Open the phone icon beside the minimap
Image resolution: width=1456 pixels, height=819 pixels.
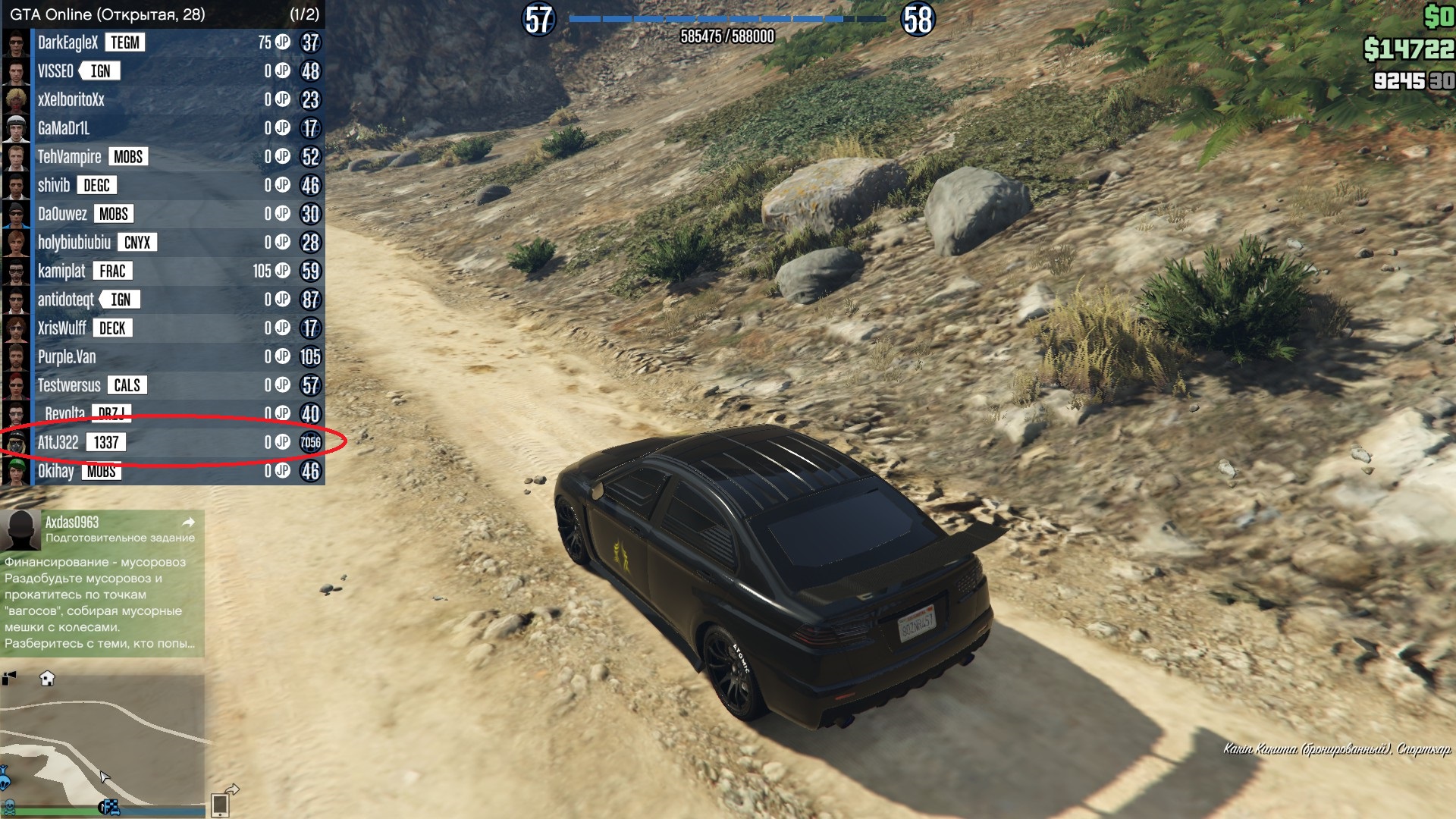[x=220, y=804]
